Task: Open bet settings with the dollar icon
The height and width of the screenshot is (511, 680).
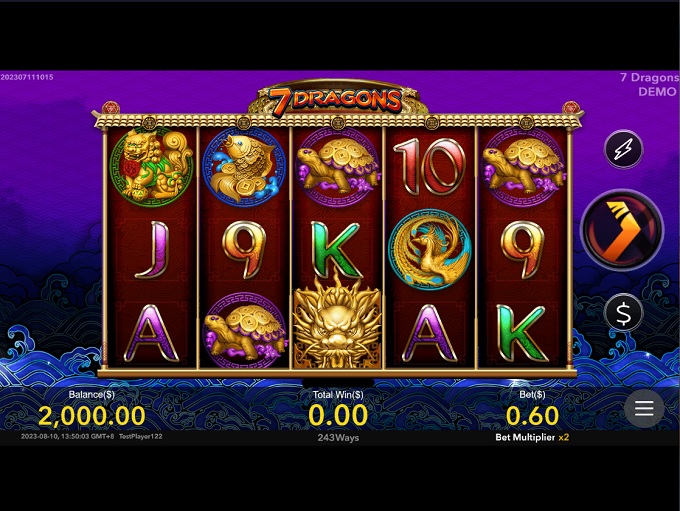Action: pyautogui.click(x=623, y=313)
